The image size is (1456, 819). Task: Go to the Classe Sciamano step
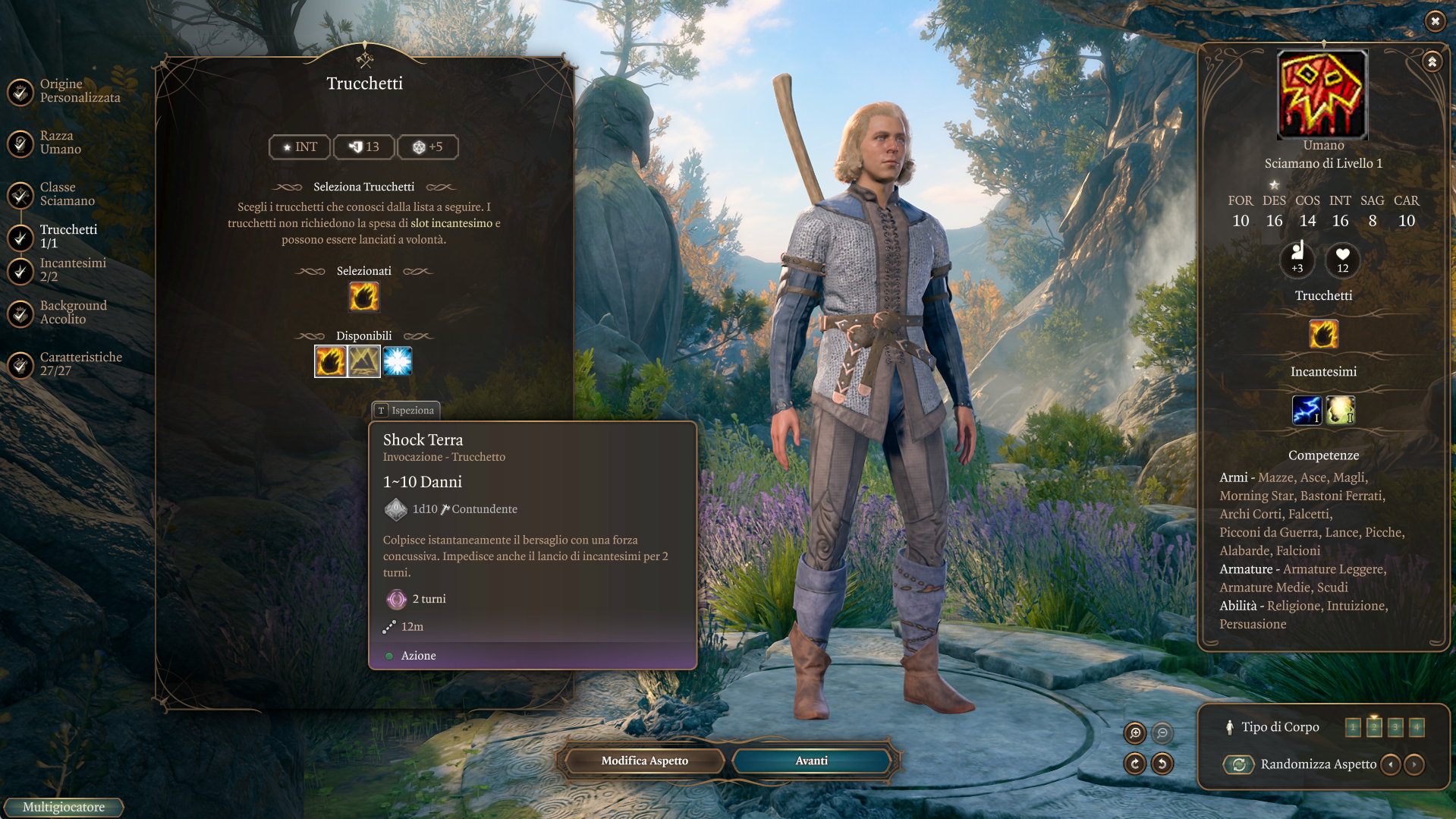[66, 194]
